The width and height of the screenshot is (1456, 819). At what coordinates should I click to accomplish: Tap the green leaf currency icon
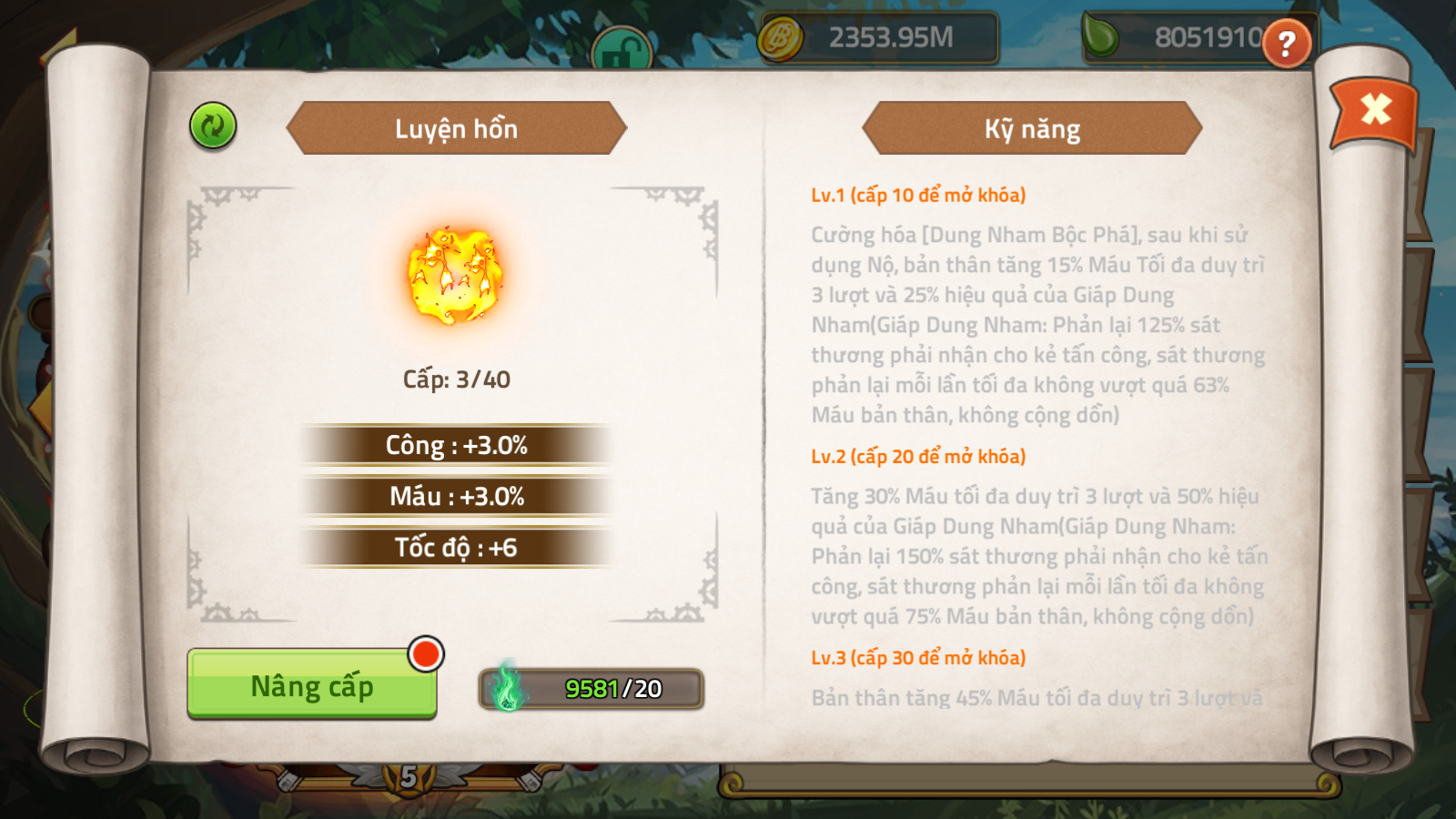1101,36
